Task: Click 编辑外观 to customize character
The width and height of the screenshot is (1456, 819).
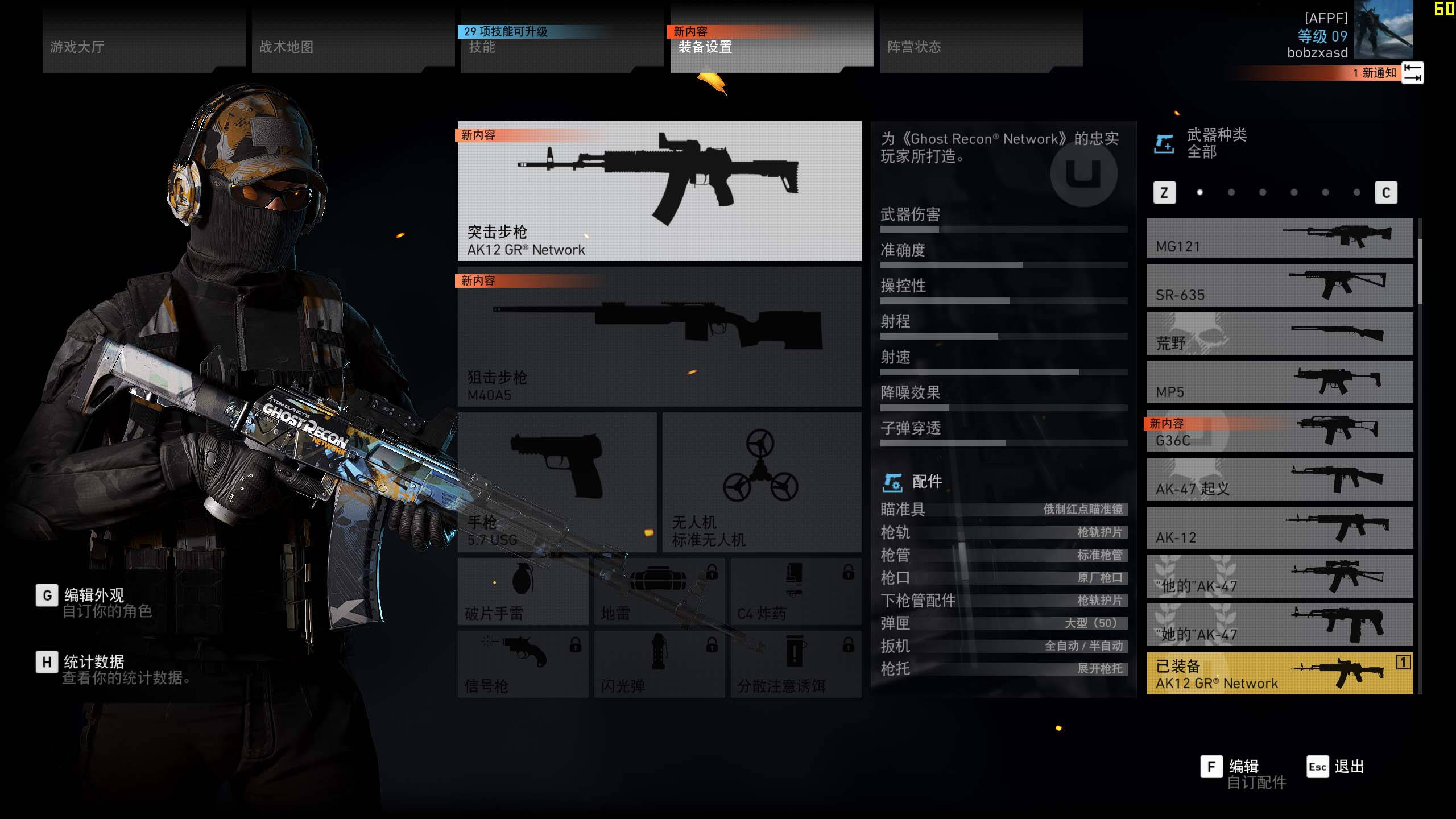Action: [94, 596]
